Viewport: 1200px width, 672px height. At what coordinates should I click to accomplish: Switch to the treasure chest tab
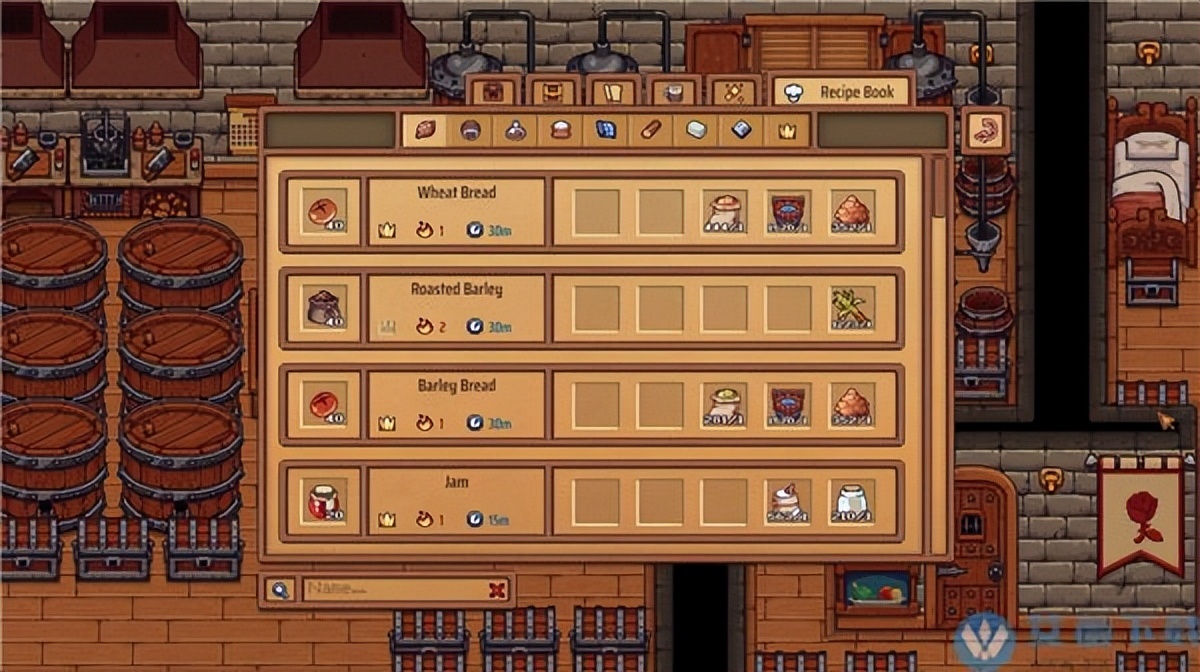[493, 92]
